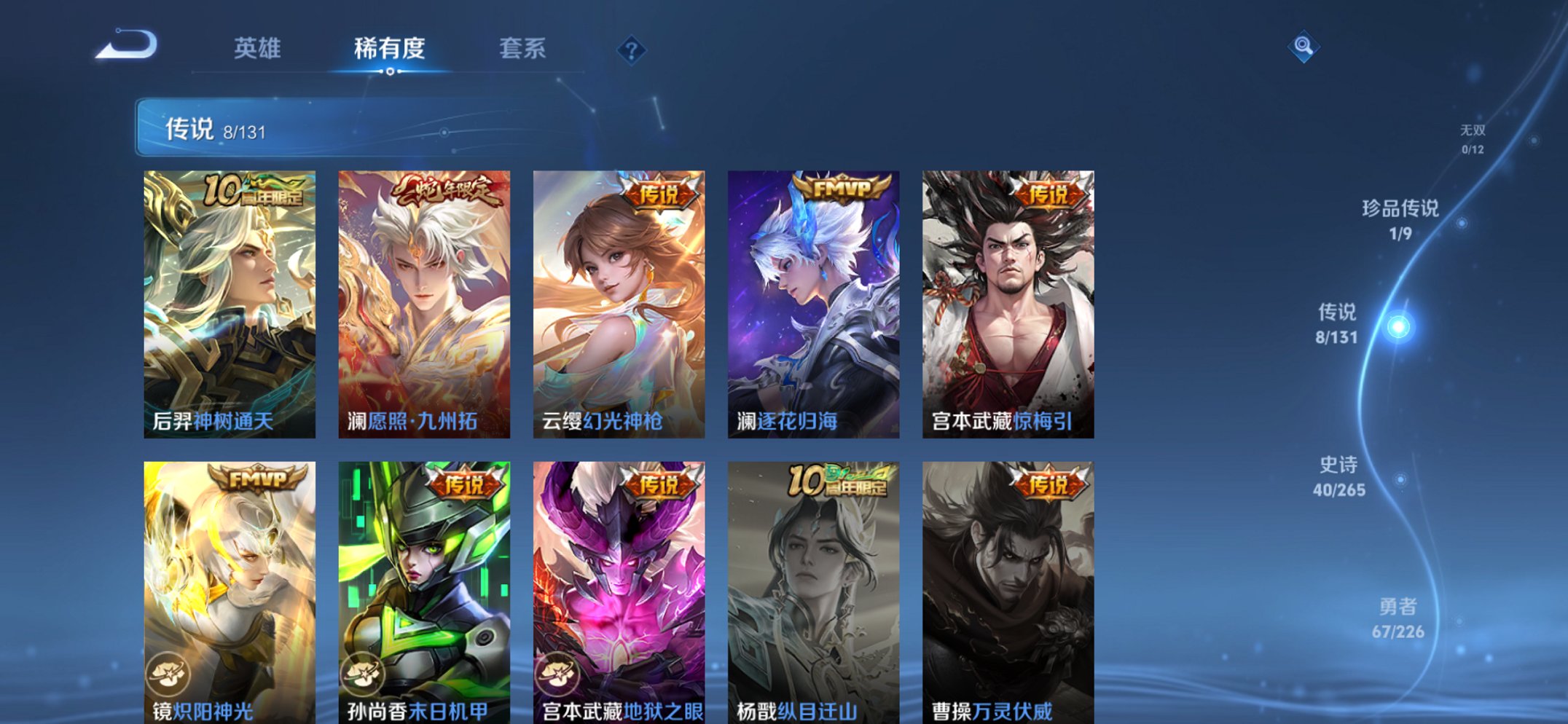Switch to the 套系 tab
This screenshot has height=724, width=1568.
(x=522, y=48)
